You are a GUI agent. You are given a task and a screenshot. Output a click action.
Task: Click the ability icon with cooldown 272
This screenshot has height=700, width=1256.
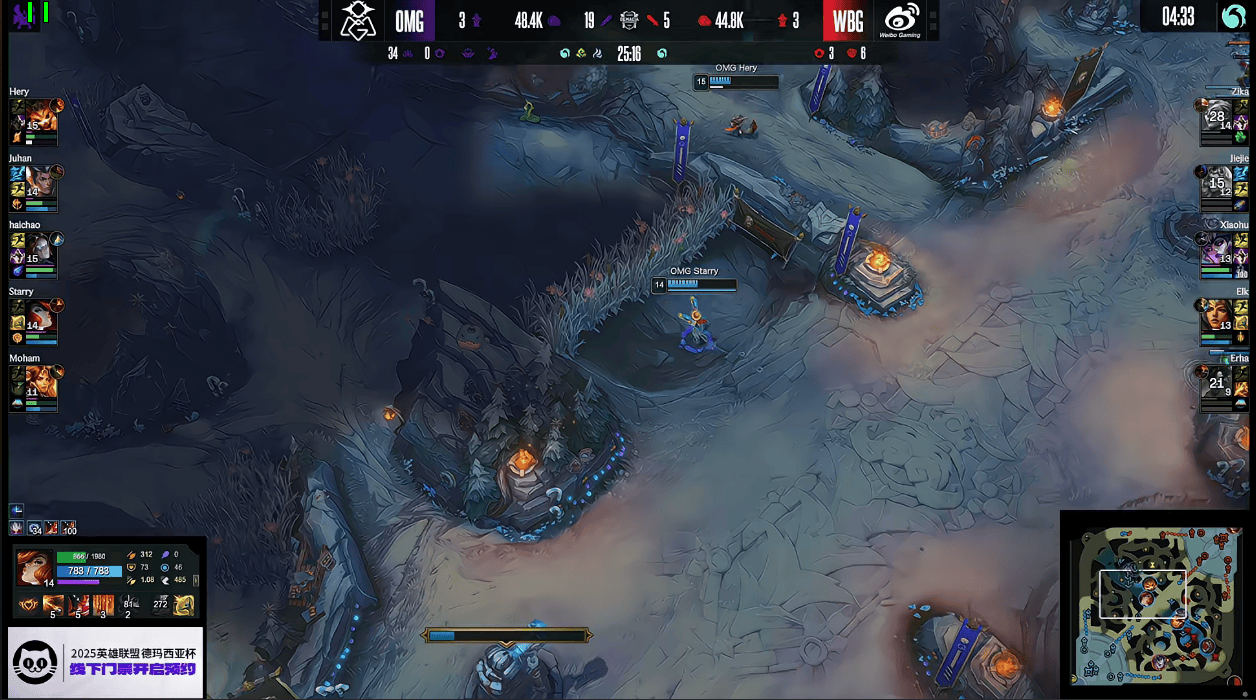coord(160,604)
